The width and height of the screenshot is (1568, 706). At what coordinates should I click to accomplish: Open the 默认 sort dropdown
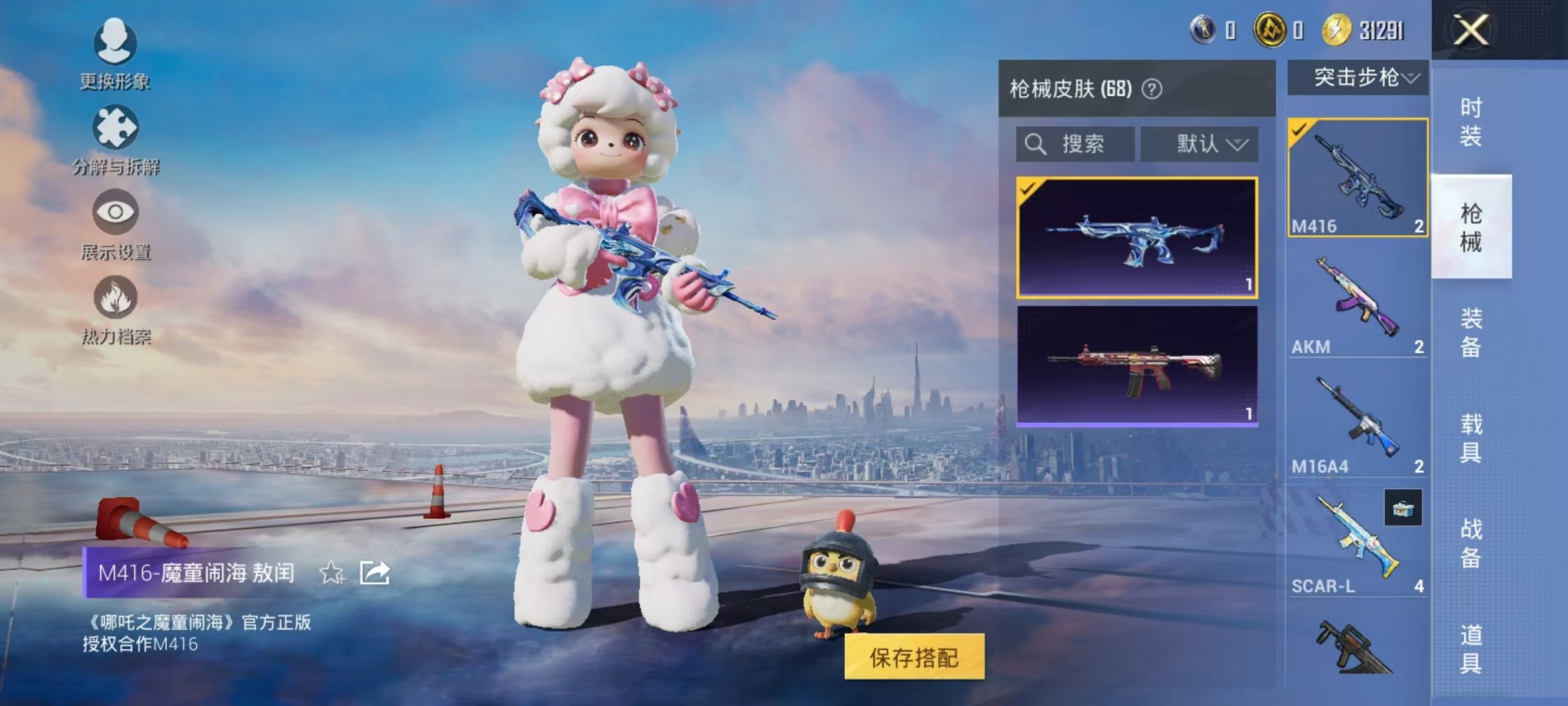tap(1199, 145)
